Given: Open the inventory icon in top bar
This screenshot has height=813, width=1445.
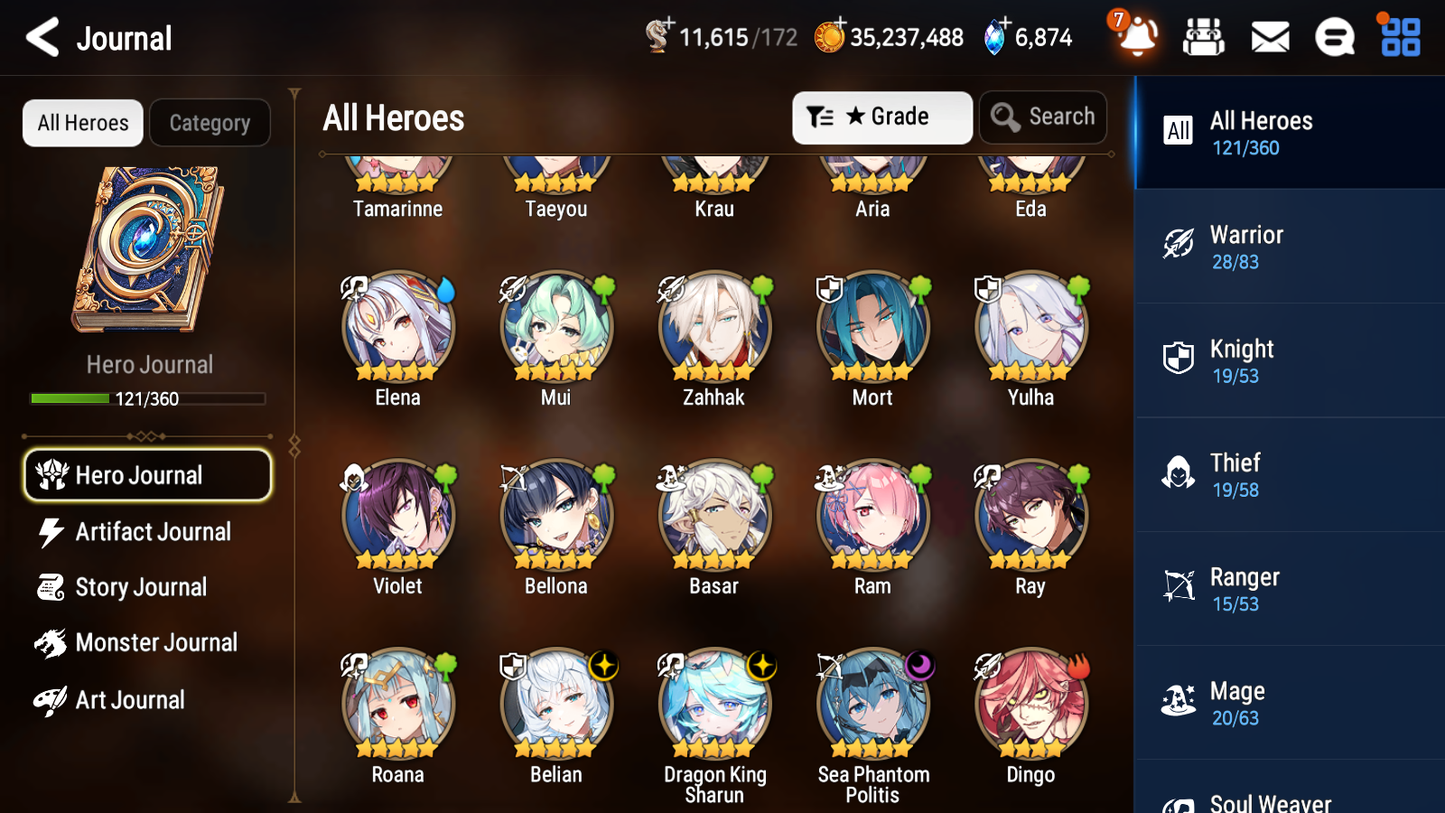Looking at the screenshot, I should [x=1203, y=36].
